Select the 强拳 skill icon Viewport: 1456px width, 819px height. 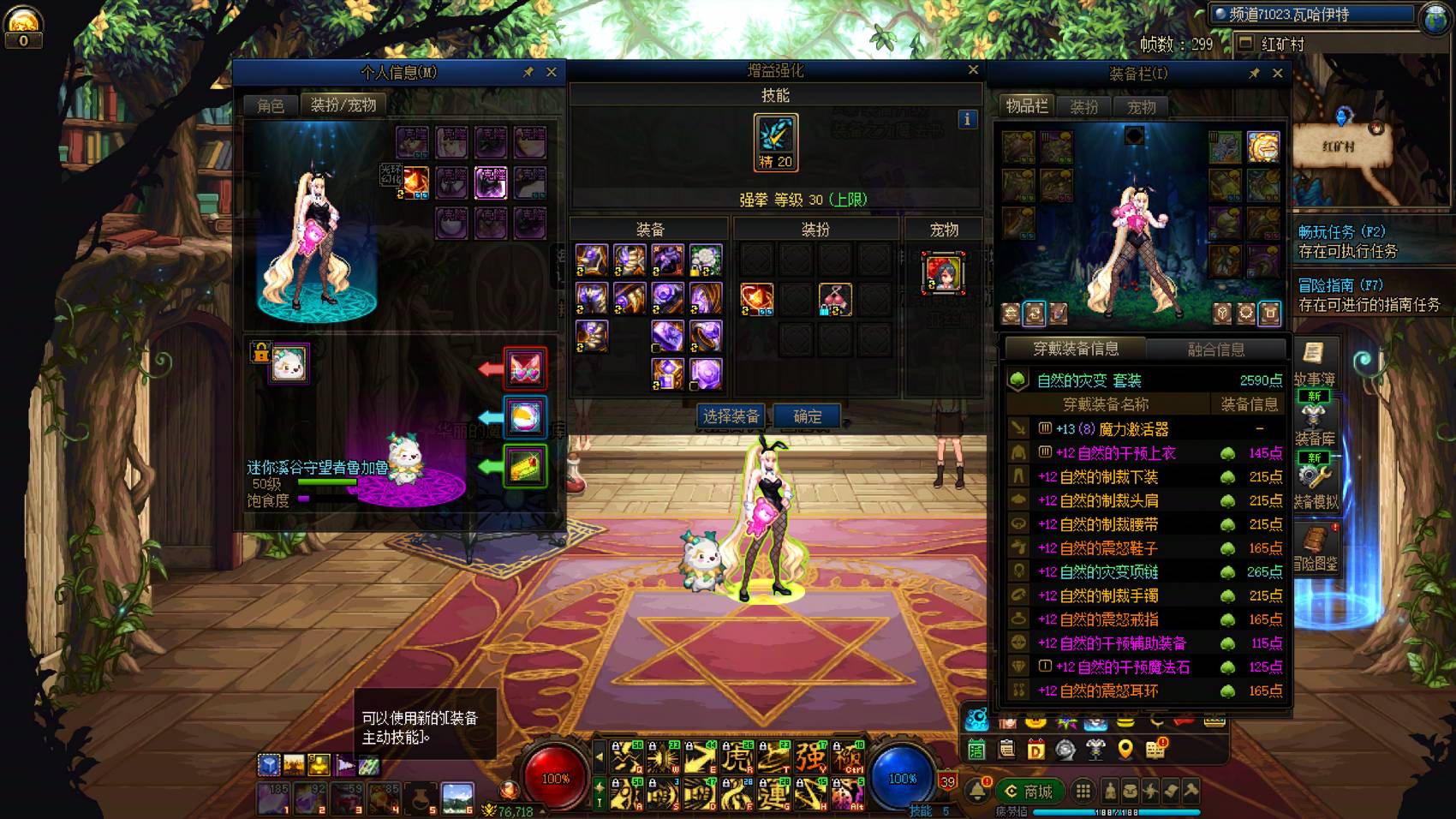pyautogui.click(x=776, y=141)
